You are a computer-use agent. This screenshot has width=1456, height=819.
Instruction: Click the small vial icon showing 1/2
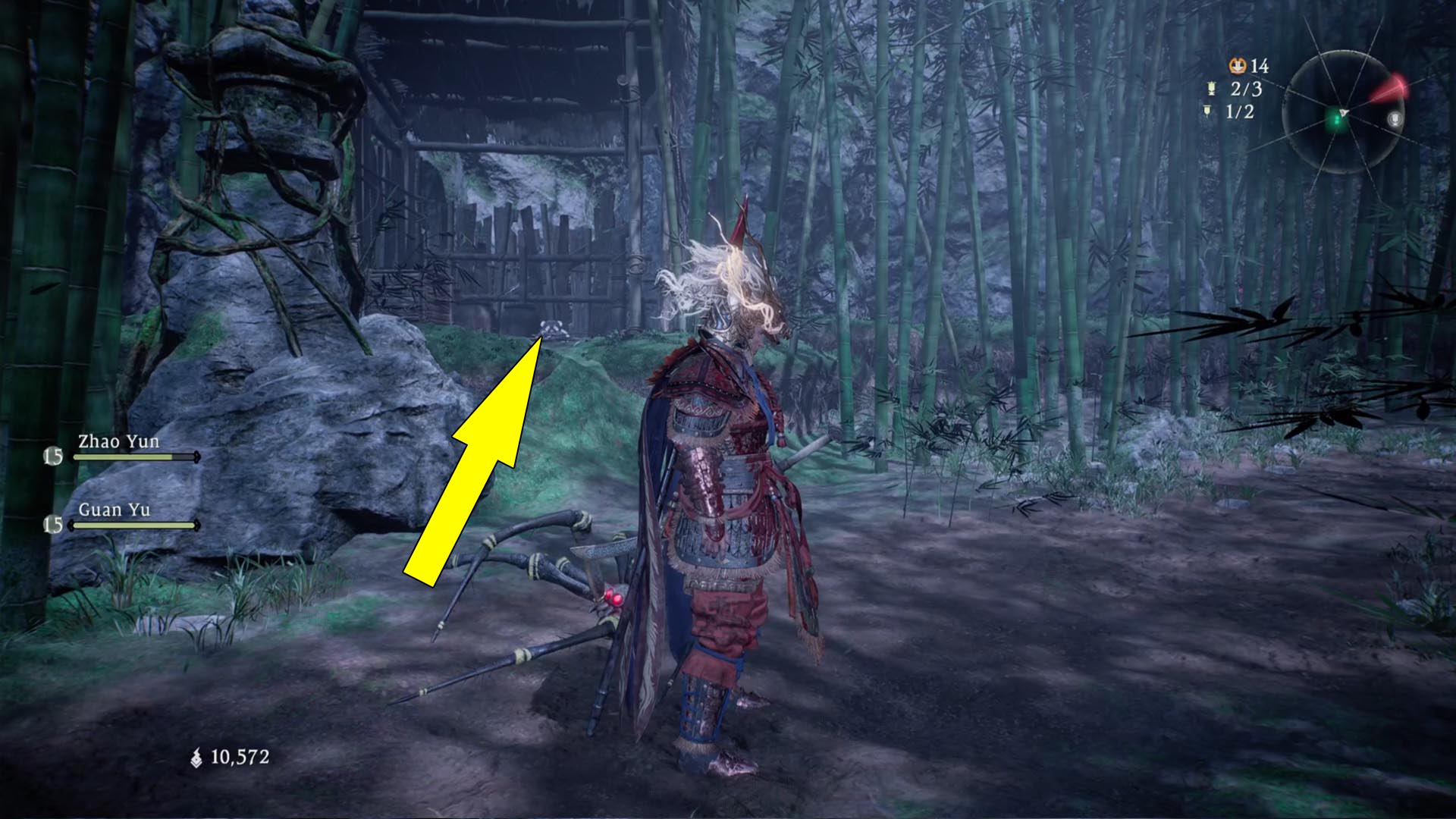pyautogui.click(x=1207, y=111)
